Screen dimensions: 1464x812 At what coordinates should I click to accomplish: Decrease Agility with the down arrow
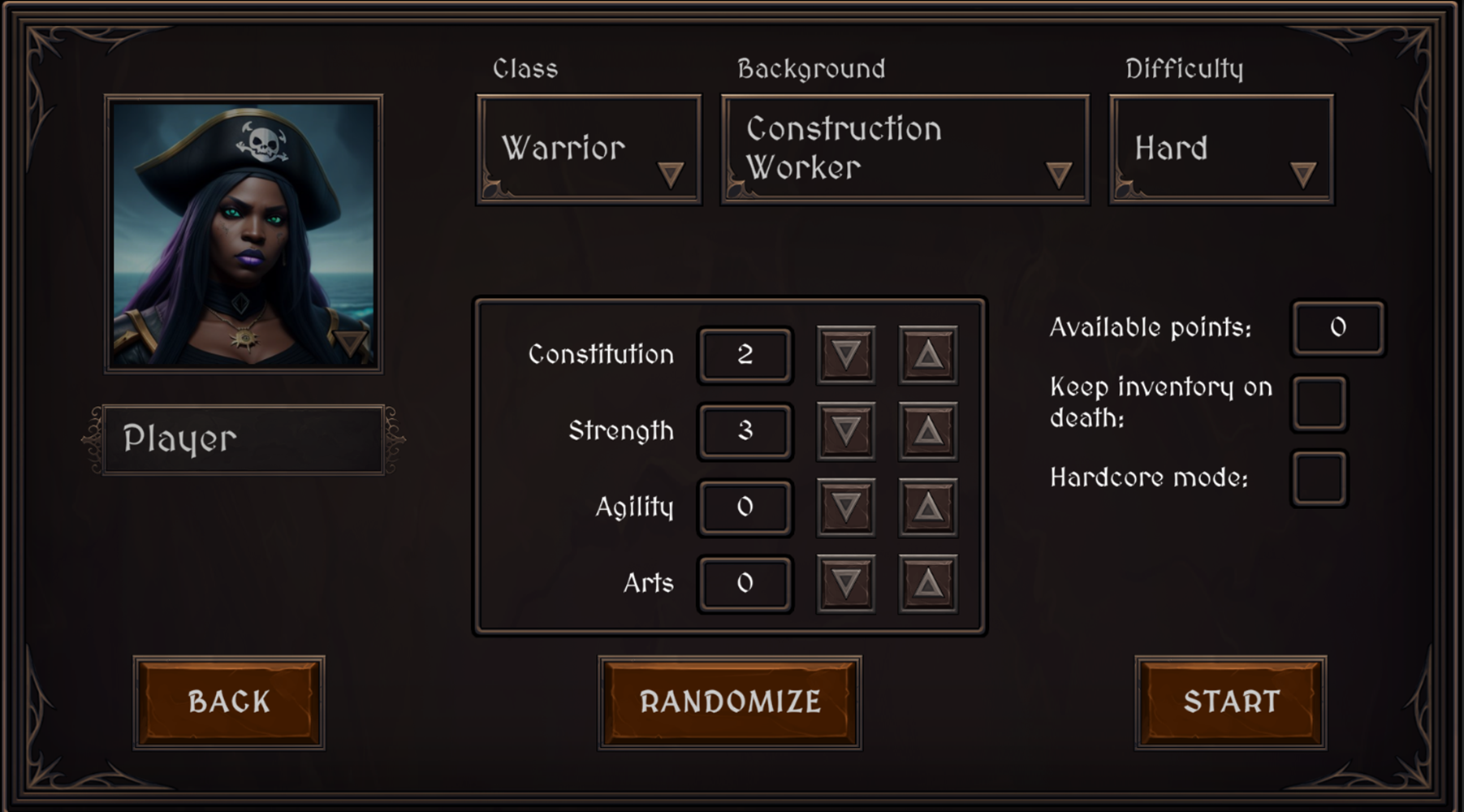[844, 507]
